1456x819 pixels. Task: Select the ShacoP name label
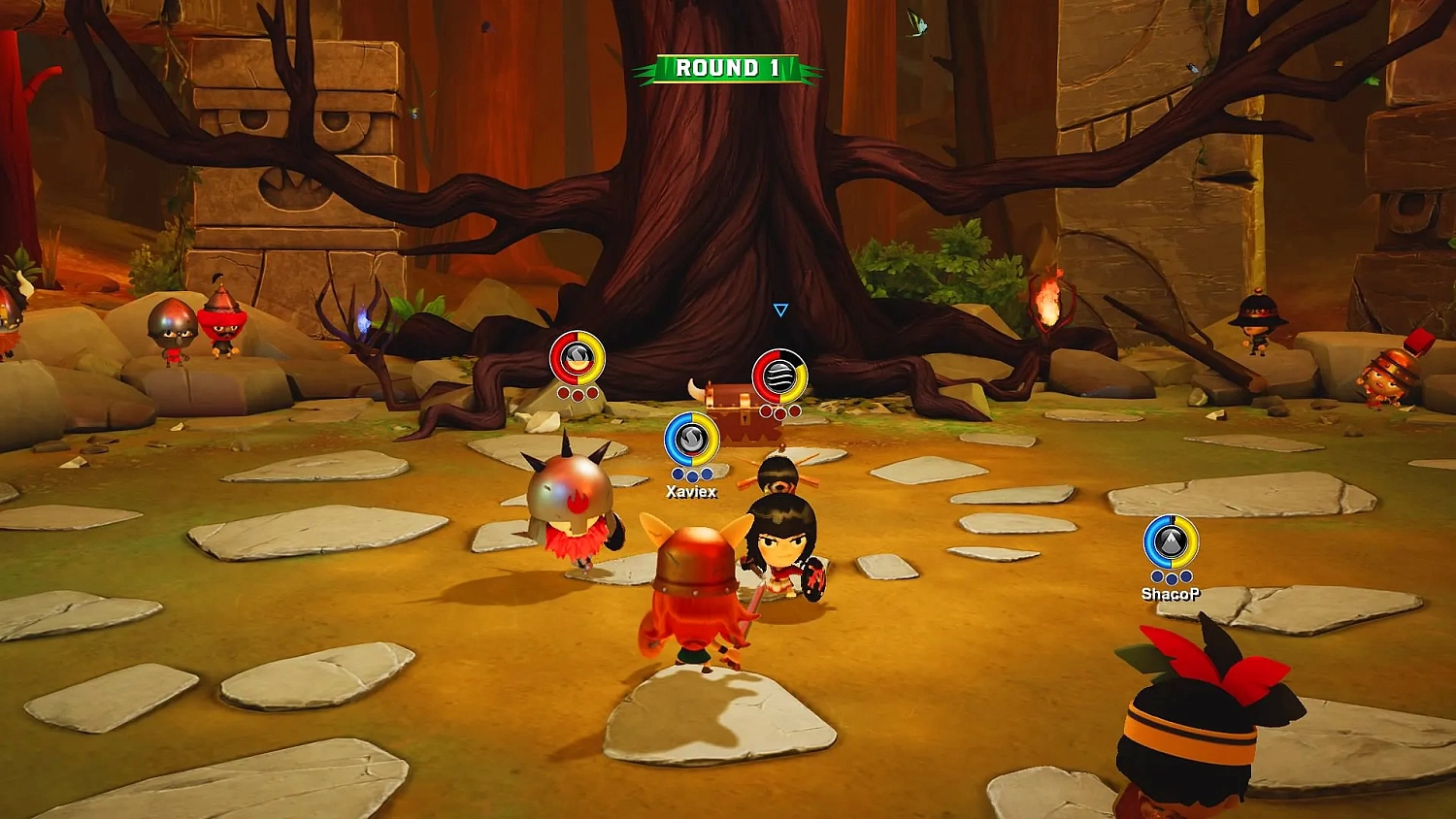[x=1172, y=594]
